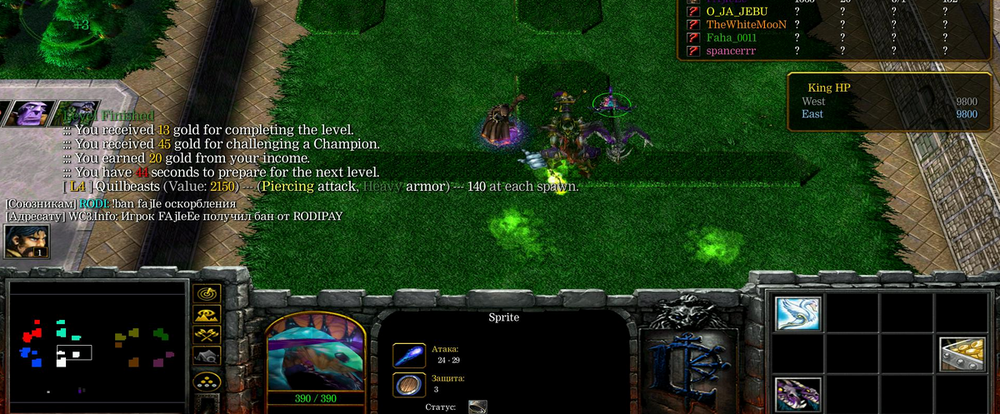Click the gold coin chest command
This screenshot has width=1000, height=414.
coord(961,354)
